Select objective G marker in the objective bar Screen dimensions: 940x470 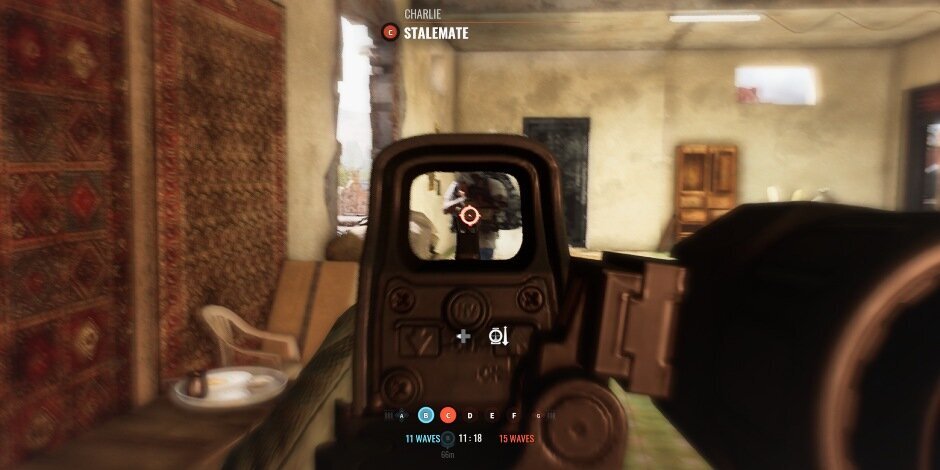point(537,415)
